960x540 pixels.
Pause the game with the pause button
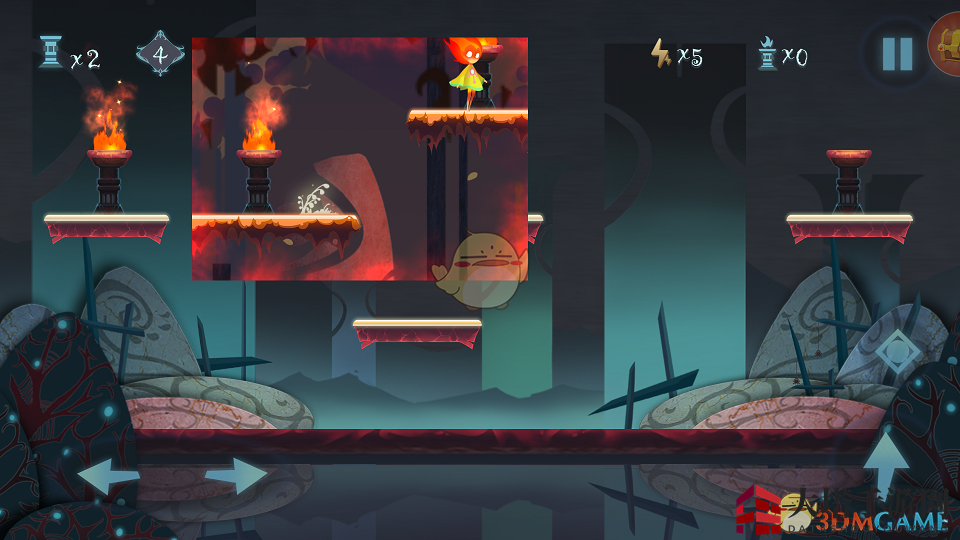(x=897, y=54)
